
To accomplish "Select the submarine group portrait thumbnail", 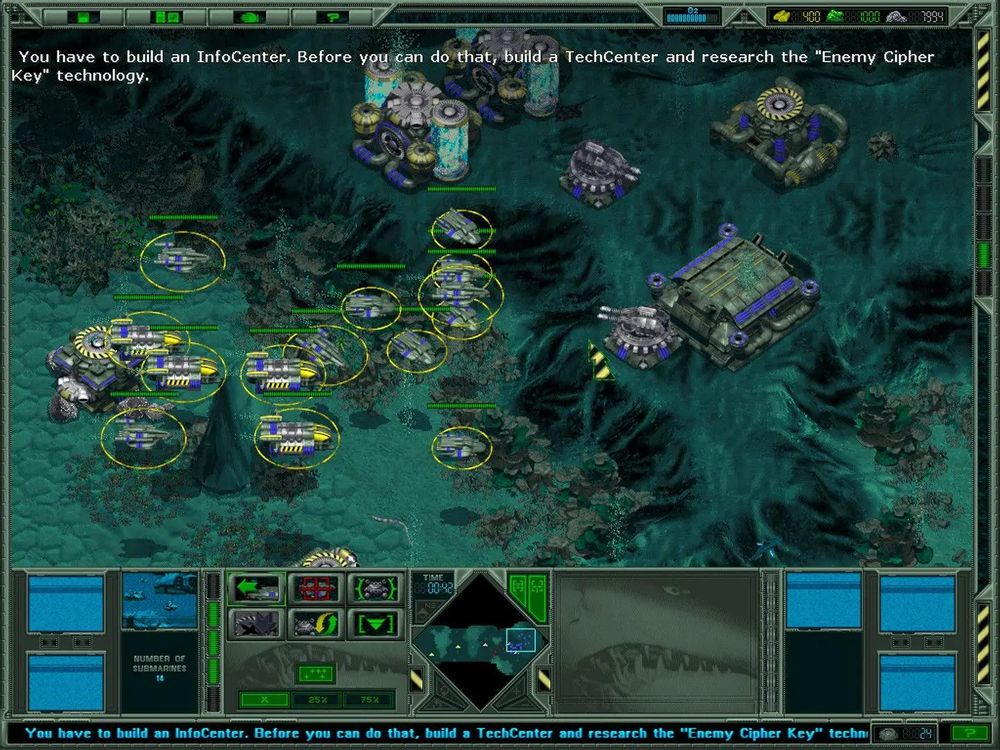I will point(159,601).
